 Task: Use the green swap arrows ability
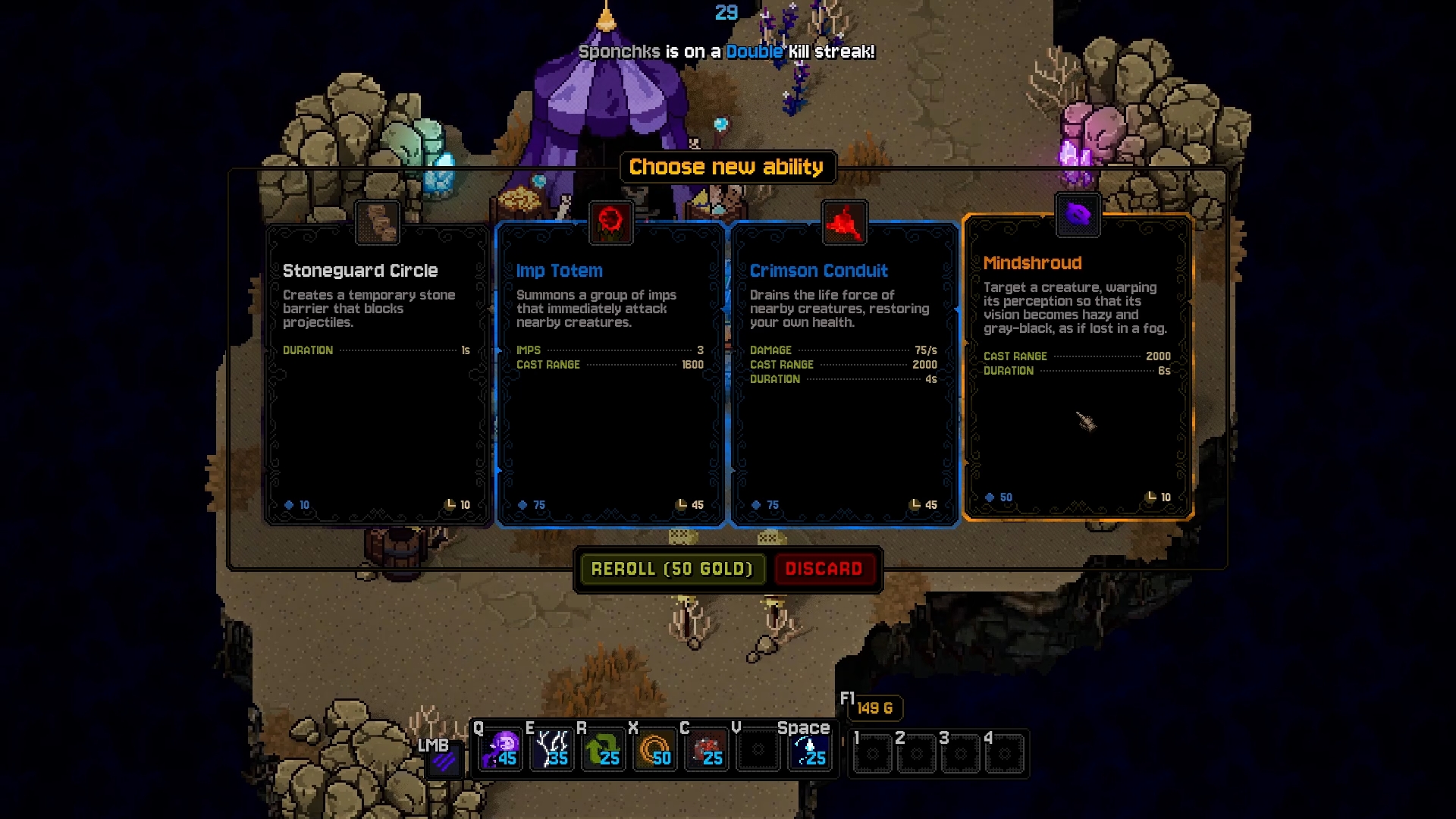click(604, 749)
